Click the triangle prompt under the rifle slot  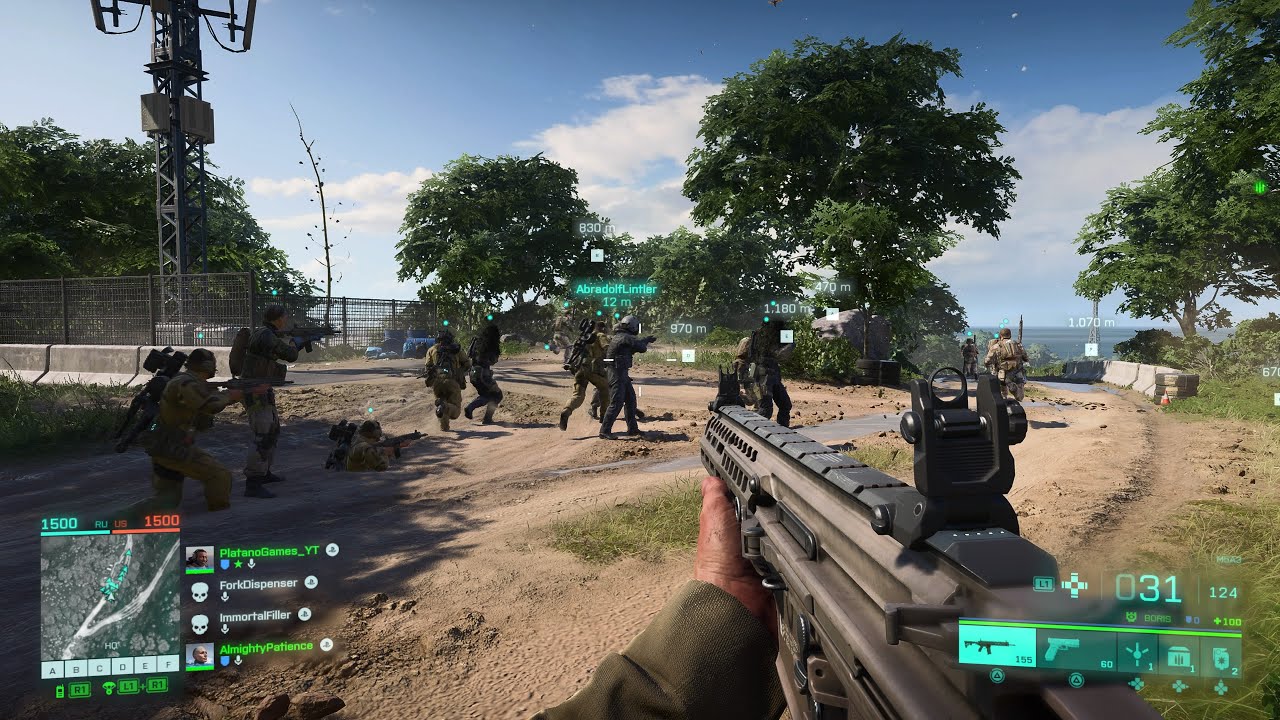(998, 674)
